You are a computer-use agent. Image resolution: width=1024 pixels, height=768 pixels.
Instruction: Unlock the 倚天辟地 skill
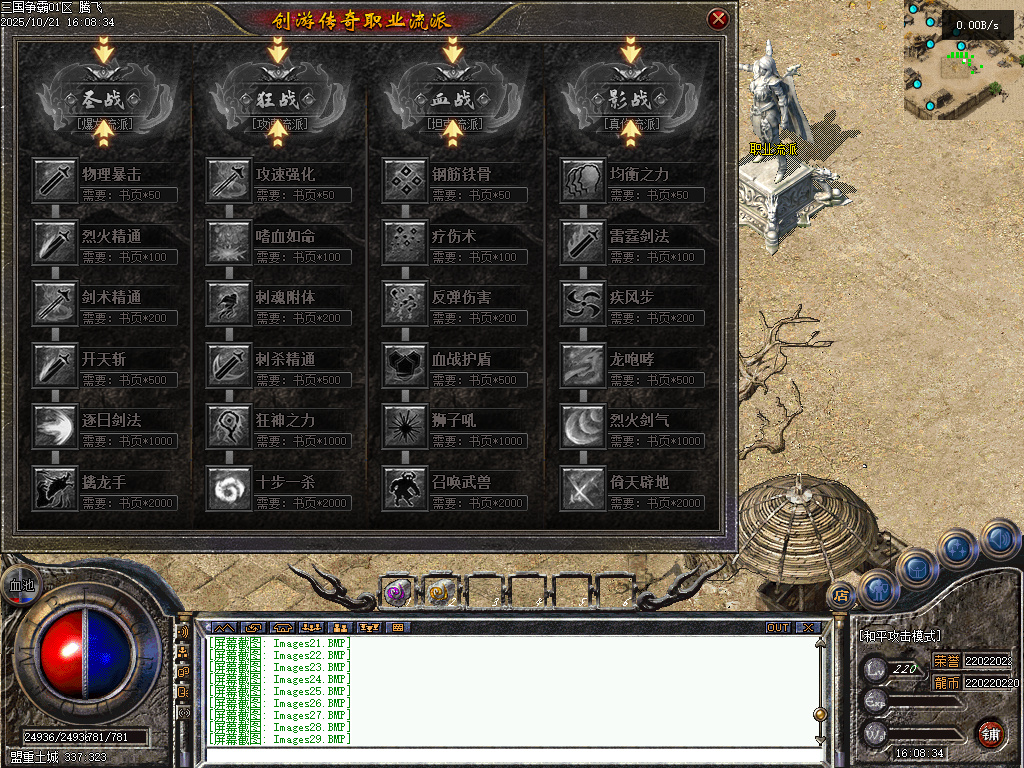pyautogui.click(x=583, y=488)
